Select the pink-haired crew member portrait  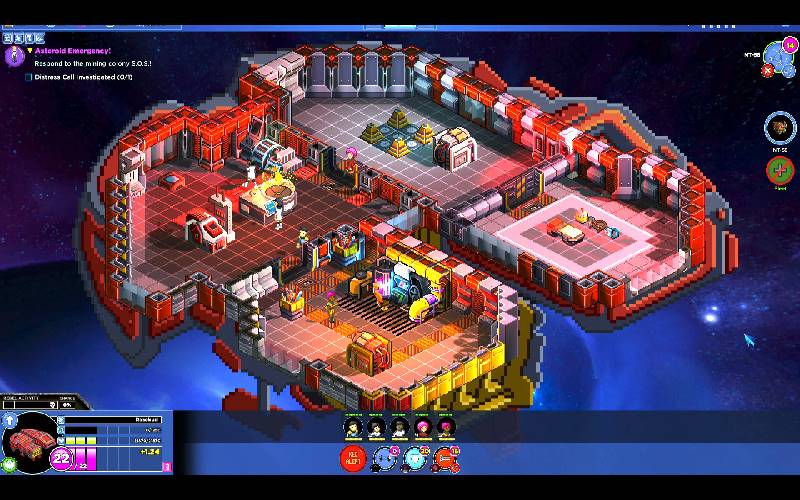[x=421, y=428]
